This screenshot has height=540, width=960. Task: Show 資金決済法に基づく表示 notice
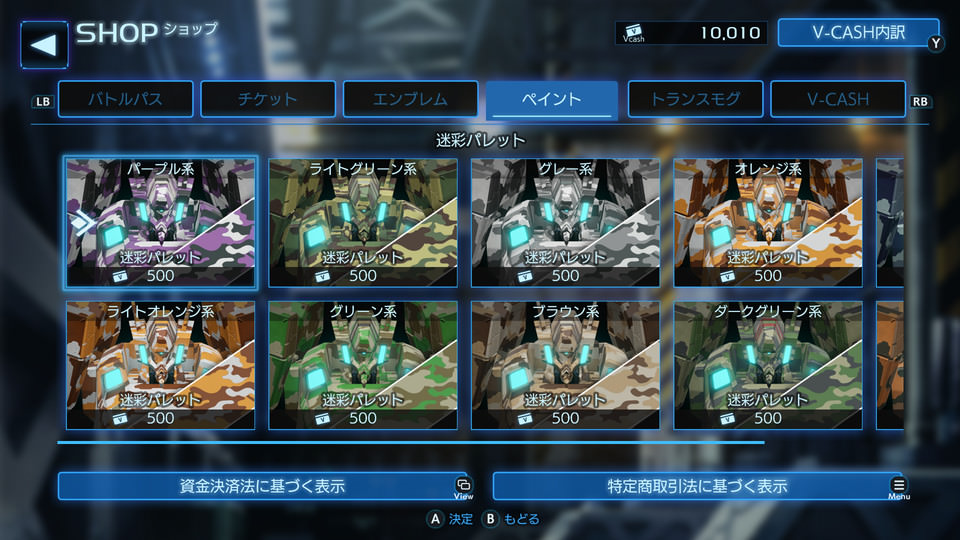point(262,486)
